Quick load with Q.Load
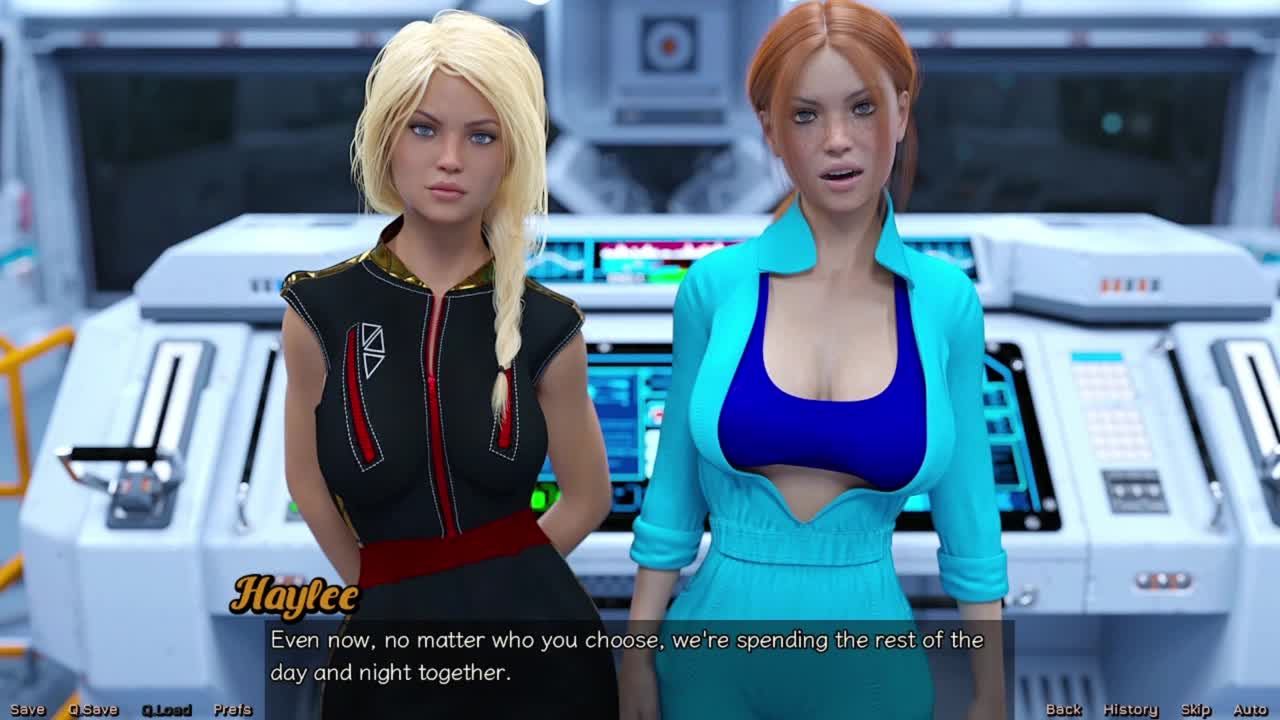The image size is (1280, 720). click(x=166, y=709)
